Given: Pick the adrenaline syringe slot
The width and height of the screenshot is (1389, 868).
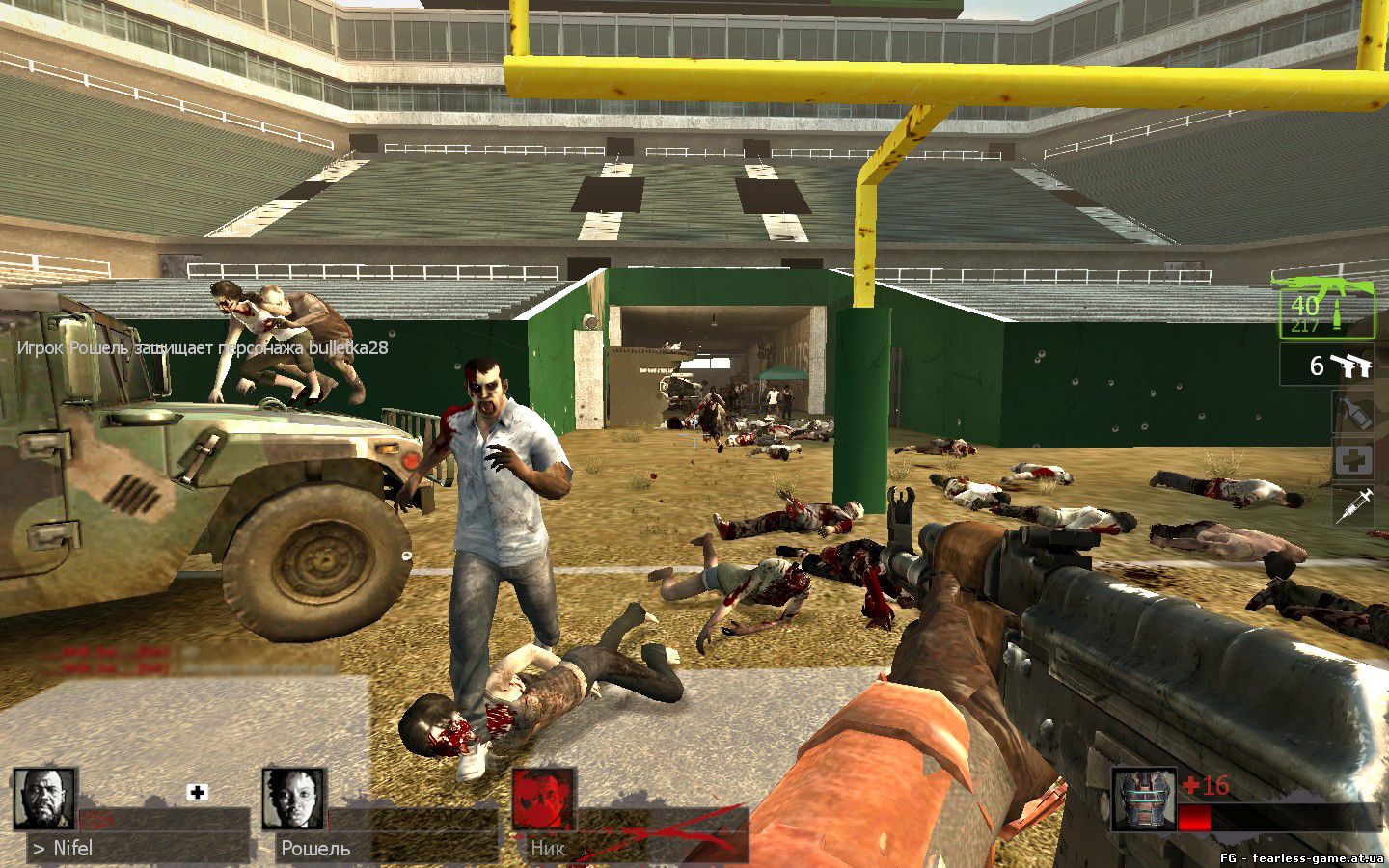Looking at the screenshot, I should click(1353, 504).
